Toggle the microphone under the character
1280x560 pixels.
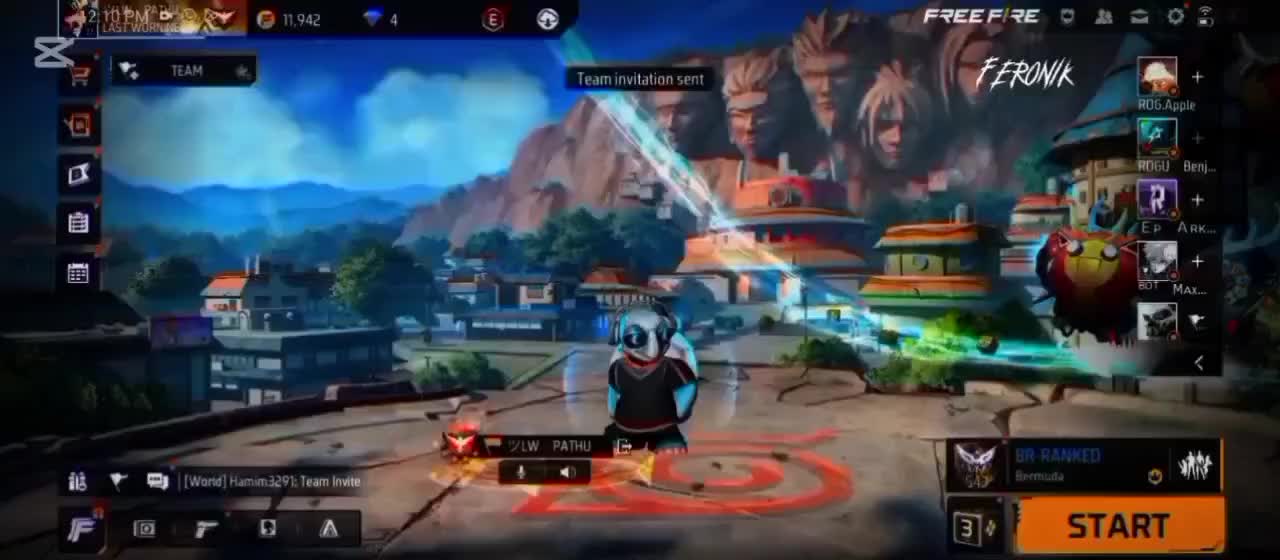click(x=521, y=472)
